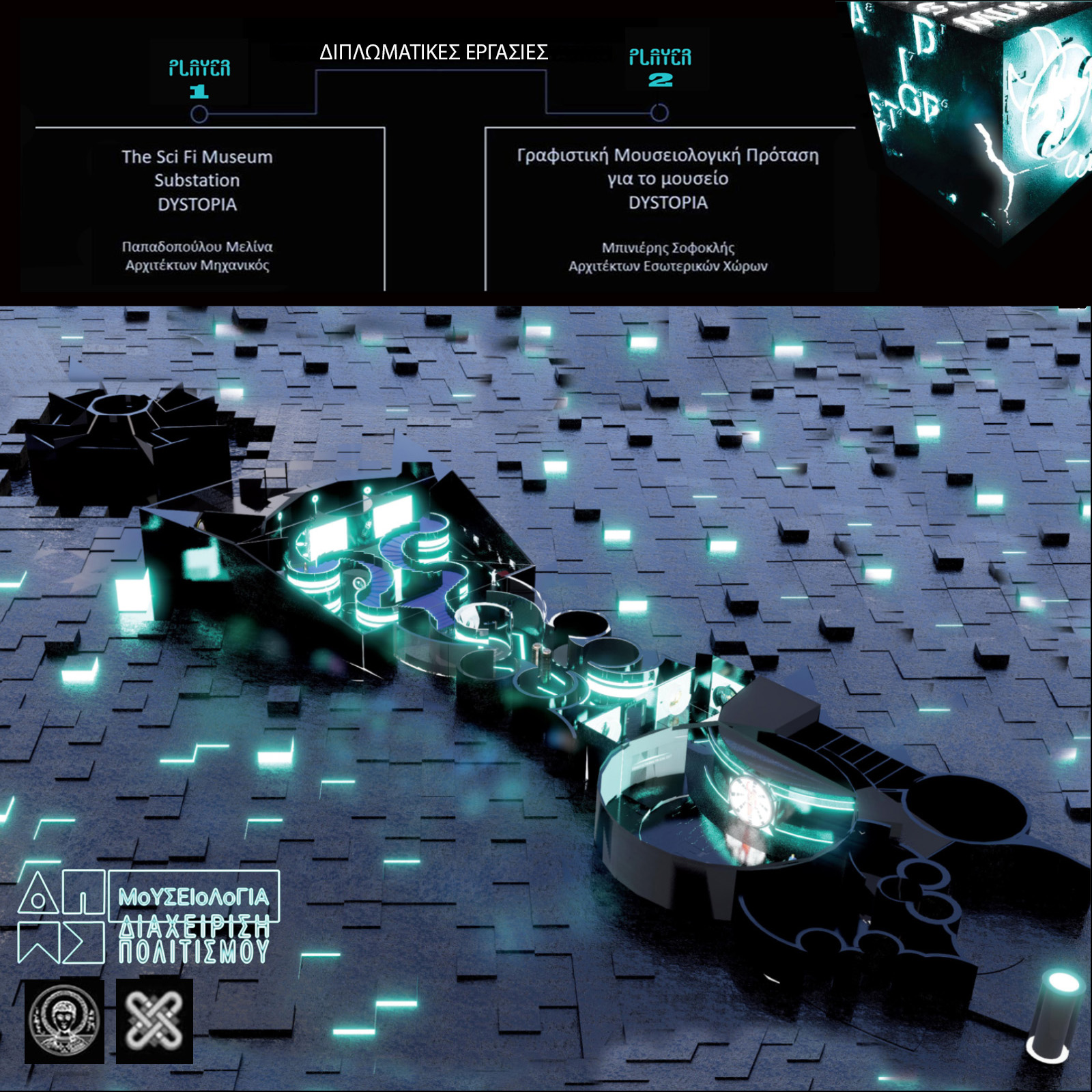Click the ΔΙΠΛΩΜΑΤΙΚΕΣ ΕΡΓΑΣΙΕΣ heading
This screenshot has height=1092, width=1092.
pyautogui.click(x=433, y=53)
